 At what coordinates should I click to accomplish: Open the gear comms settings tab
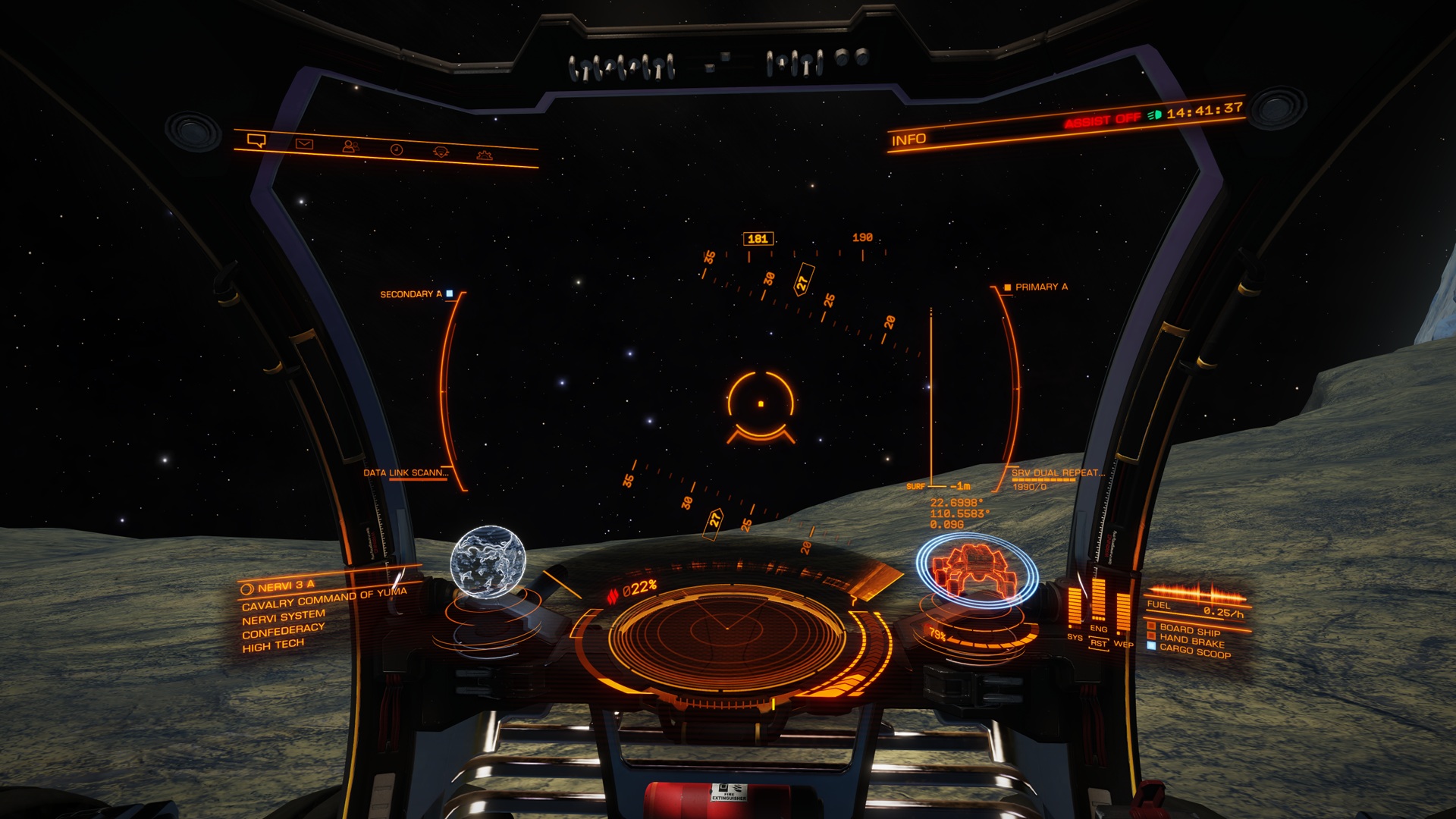[x=485, y=155]
